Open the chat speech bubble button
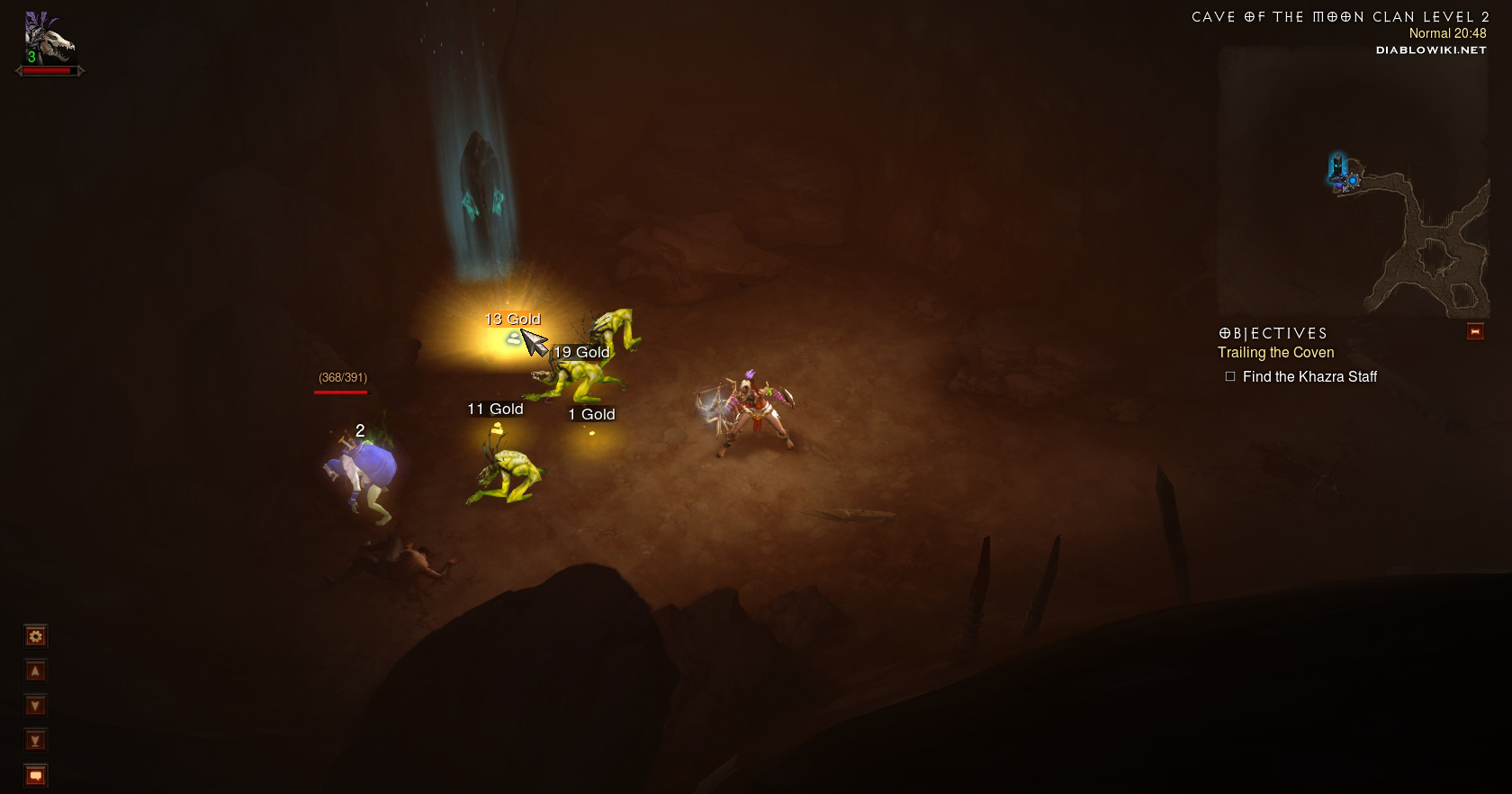The image size is (1512, 794). [35, 775]
